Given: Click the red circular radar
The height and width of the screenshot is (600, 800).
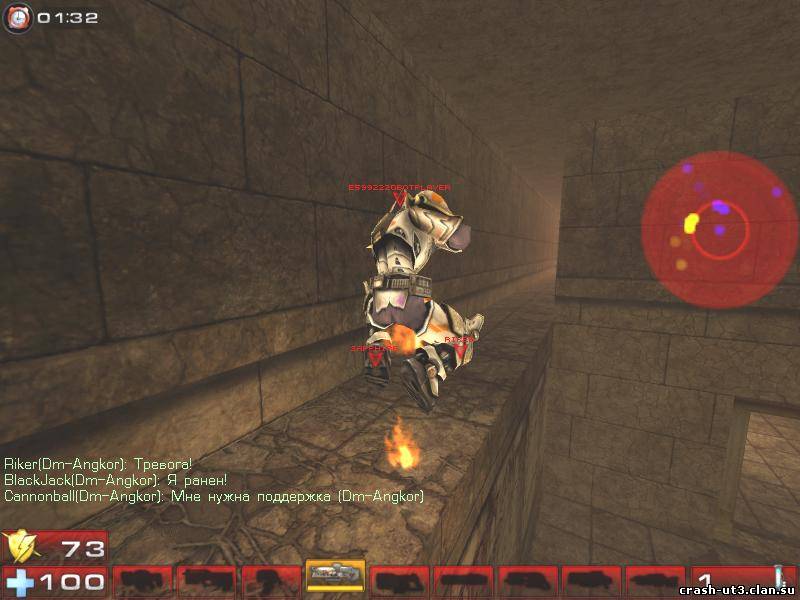Looking at the screenshot, I should 712,226.
